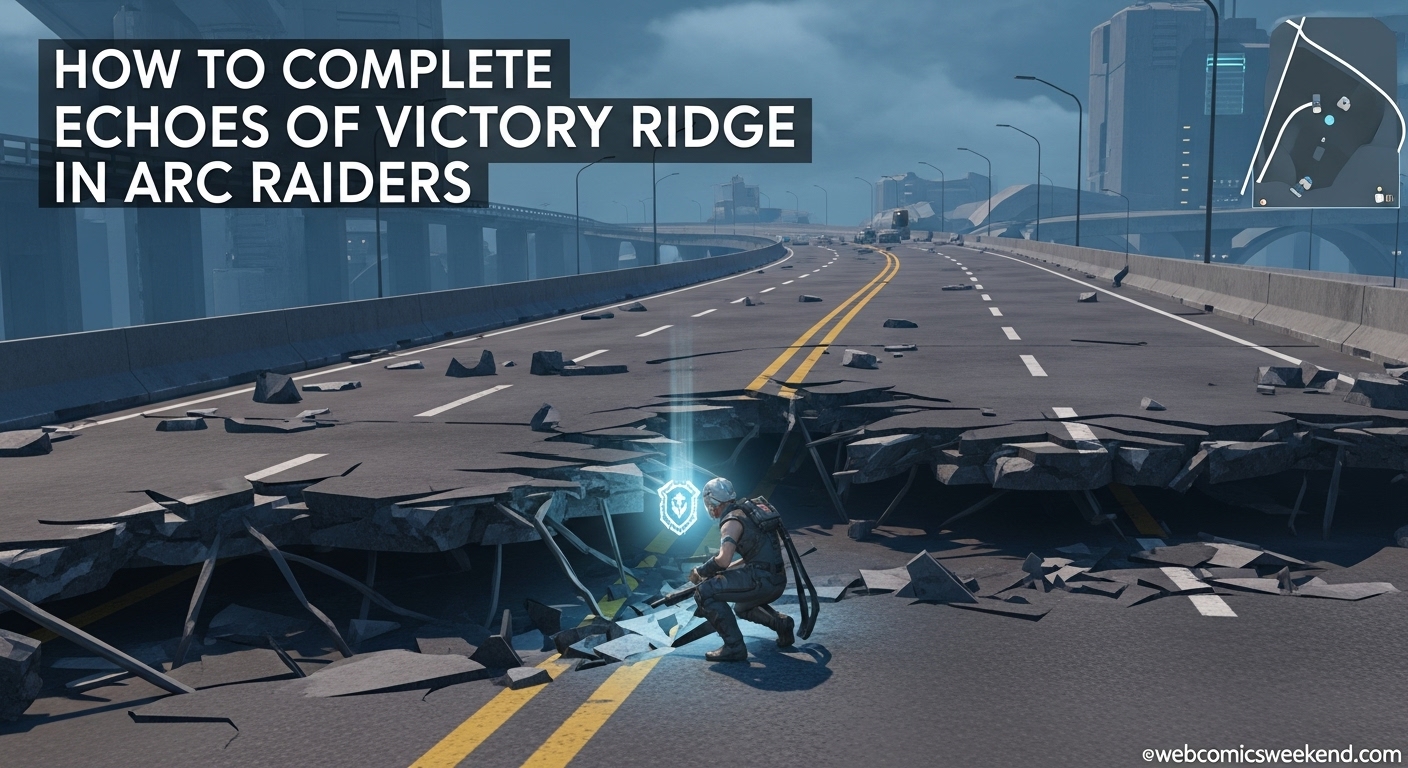This screenshot has width=1408, height=768.
Task: Click the crate icons at minimap bottom right
Action: click(x=1384, y=197)
